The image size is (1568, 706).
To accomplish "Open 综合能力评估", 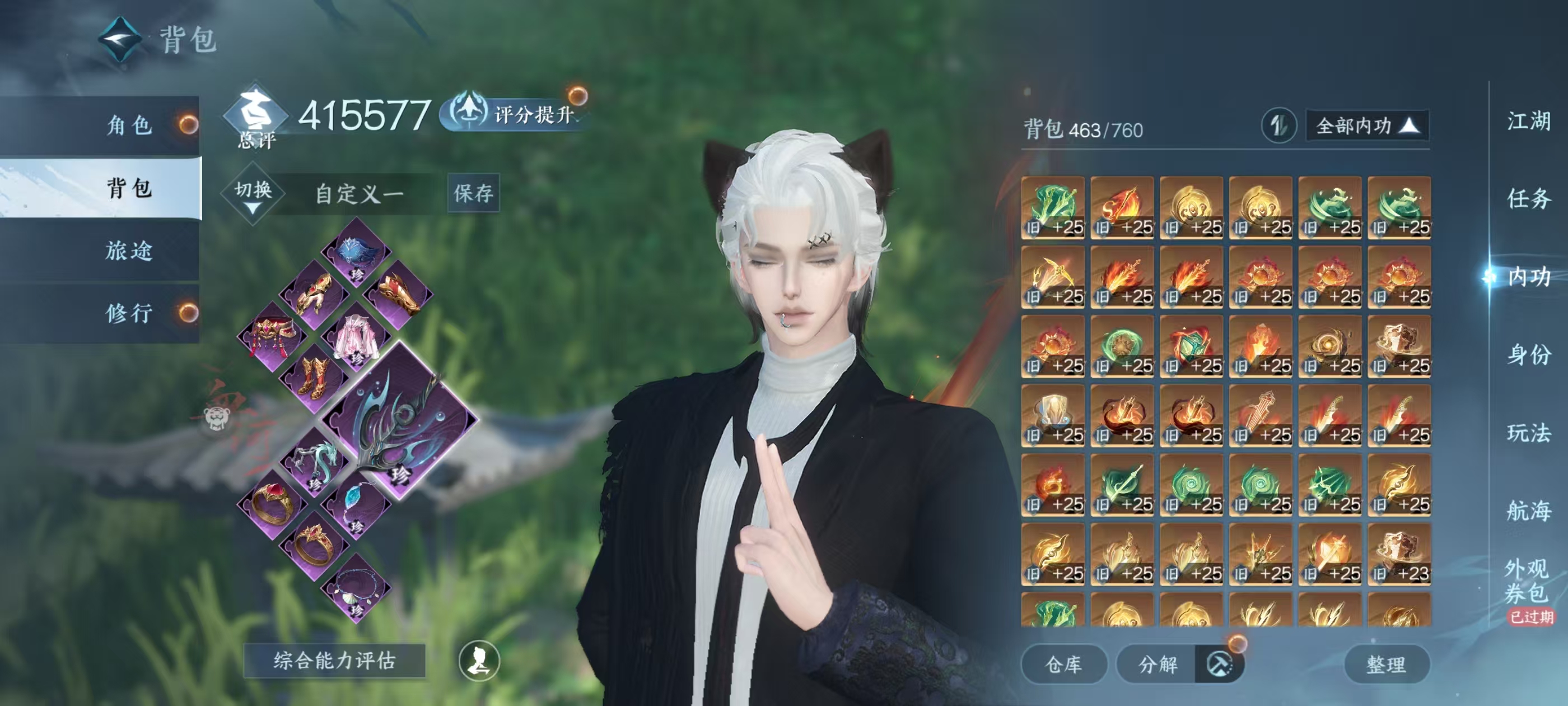I will pyautogui.click(x=334, y=660).
